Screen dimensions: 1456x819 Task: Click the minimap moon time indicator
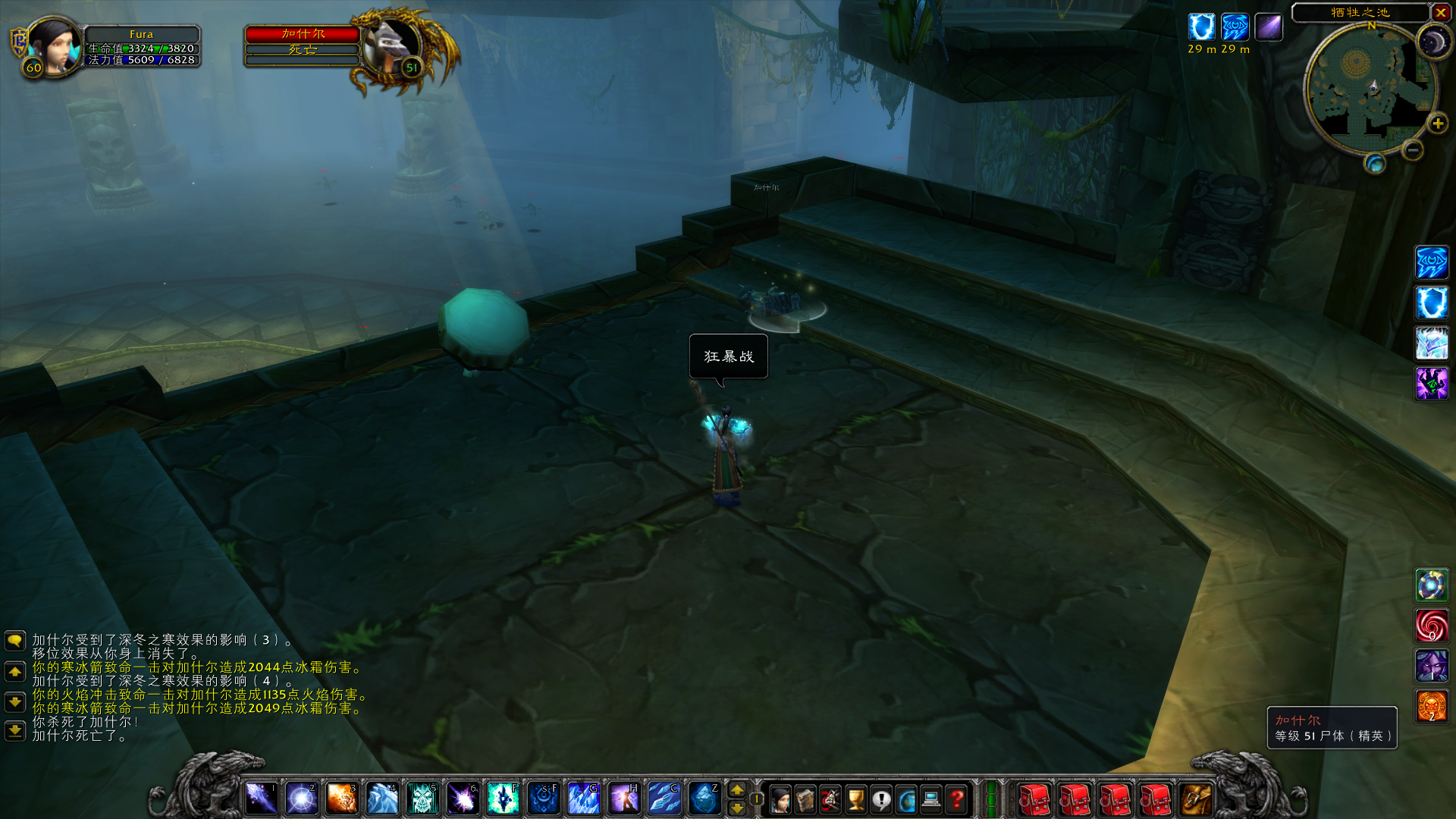point(1433,43)
